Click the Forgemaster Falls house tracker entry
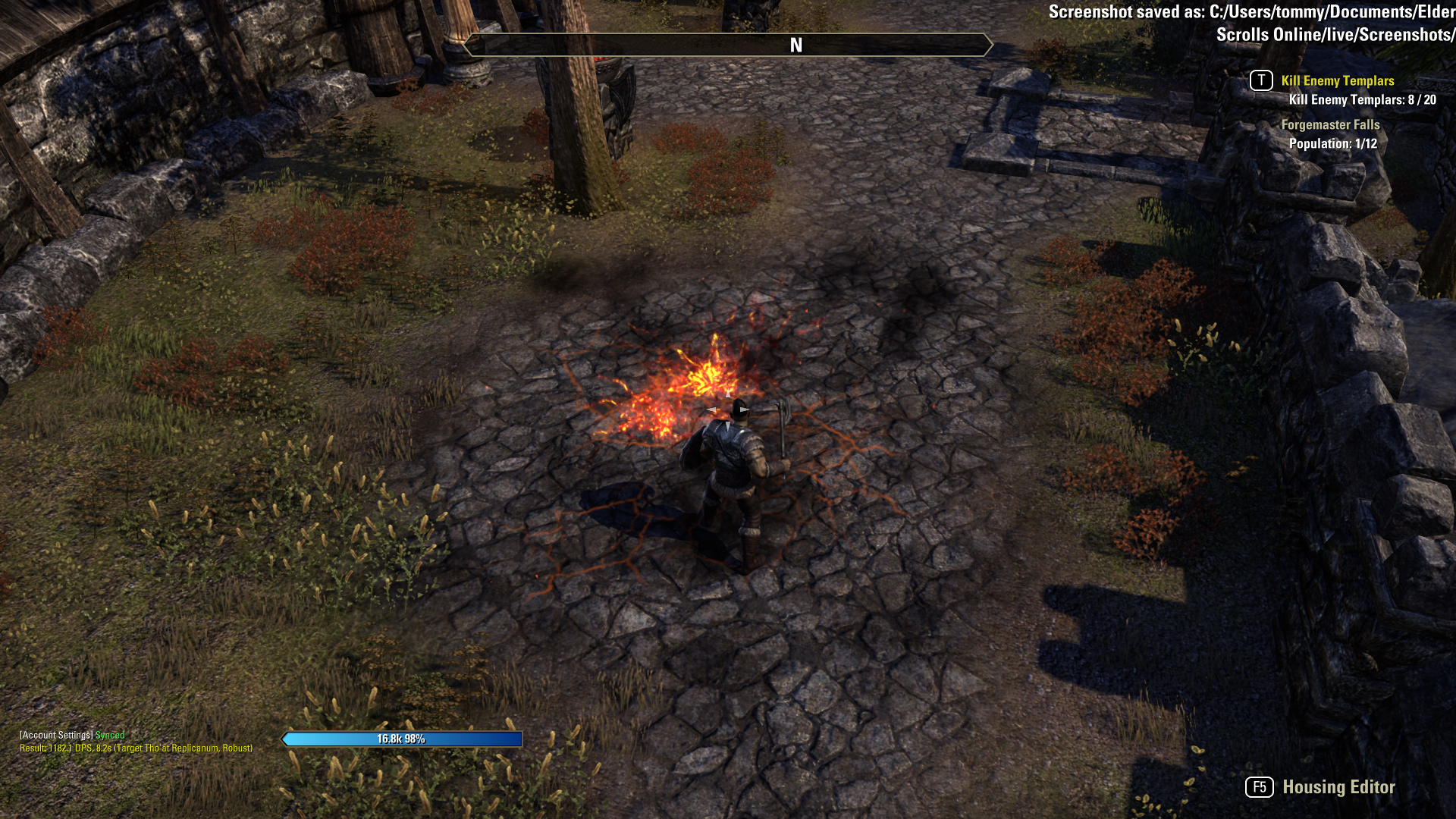Viewport: 1456px width, 819px height. (x=1330, y=125)
